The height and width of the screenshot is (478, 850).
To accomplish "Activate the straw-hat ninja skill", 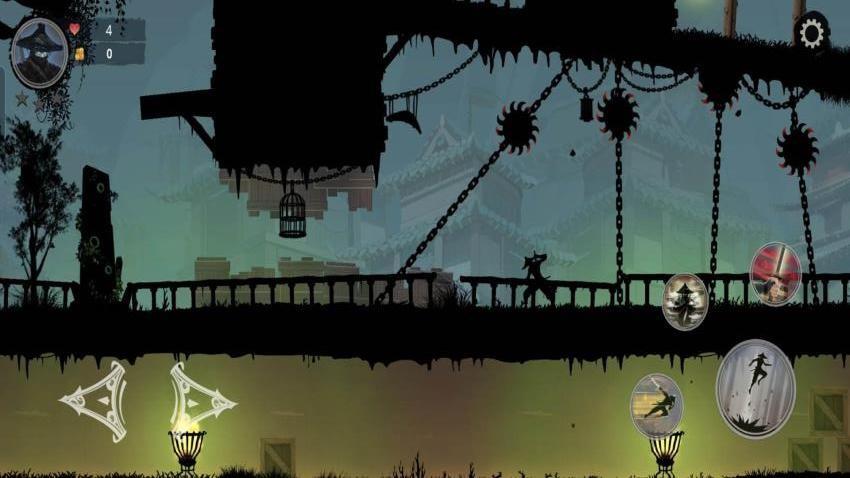I will [x=685, y=300].
